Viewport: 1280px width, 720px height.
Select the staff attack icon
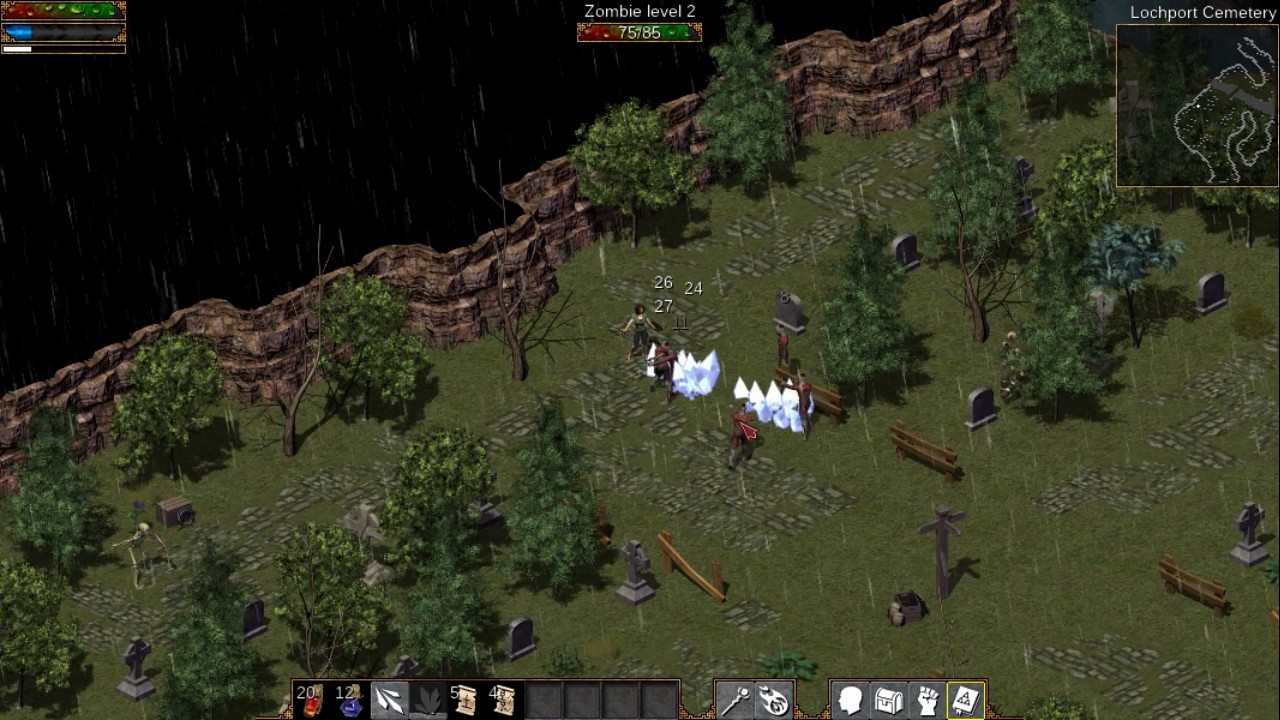click(x=735, y=700)
